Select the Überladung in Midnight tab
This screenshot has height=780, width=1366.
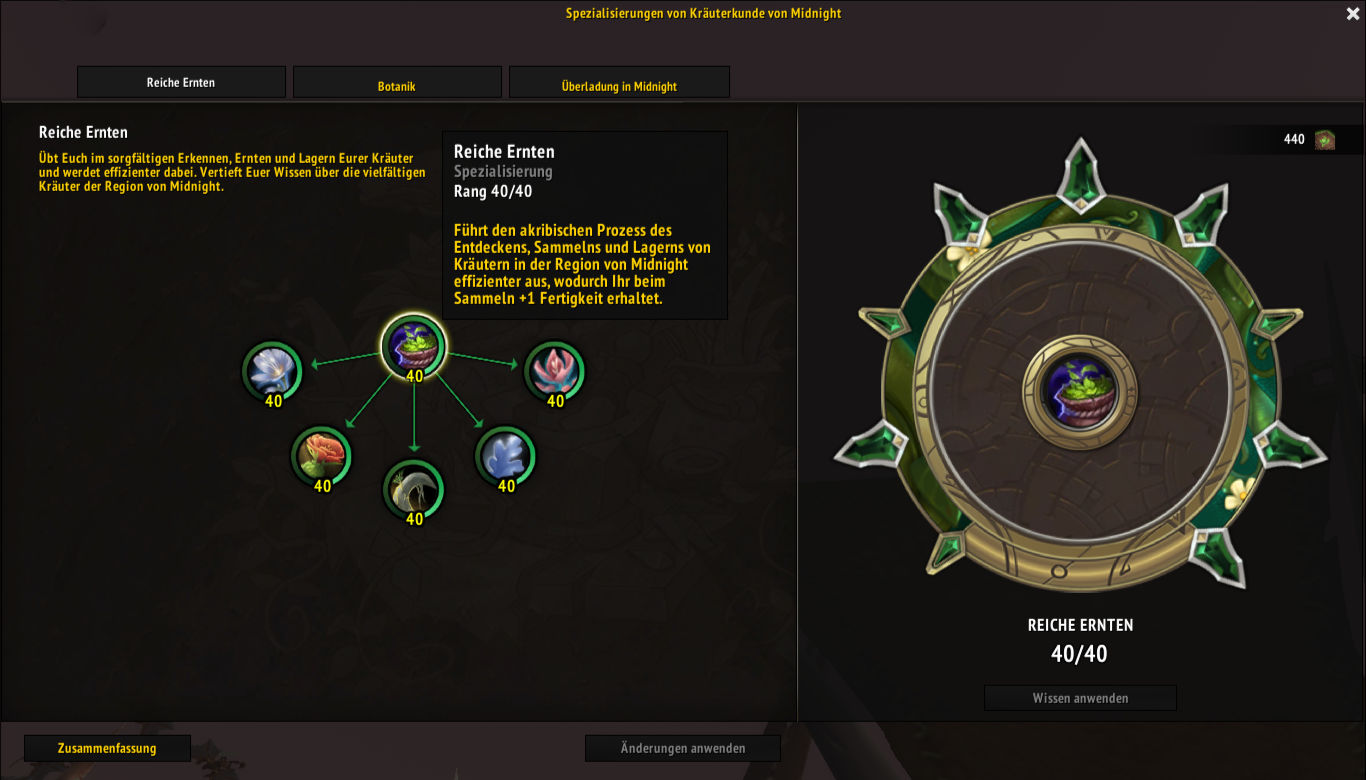click(619, 83)
